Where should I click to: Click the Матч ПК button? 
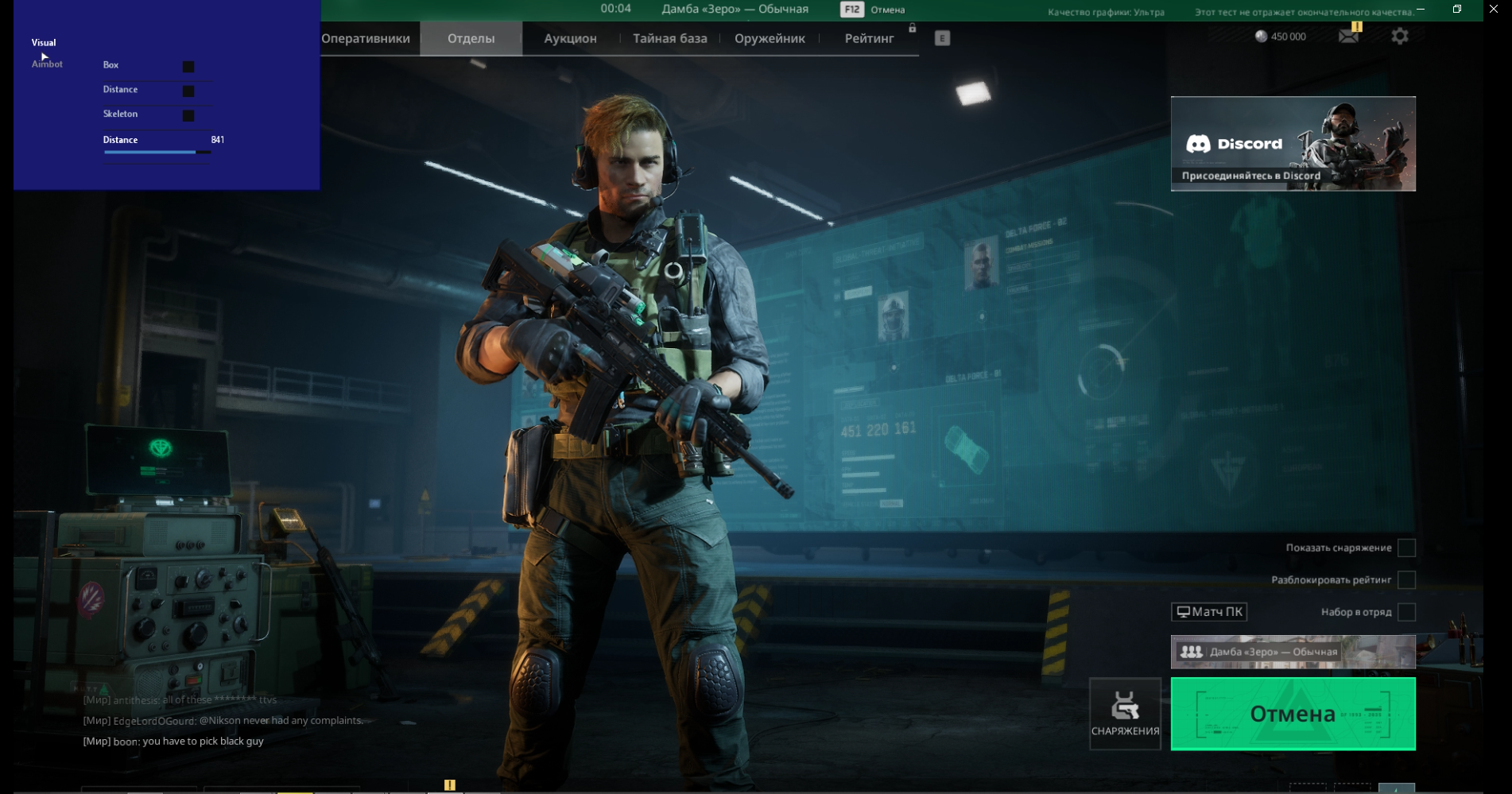(x=1209, y=611)
